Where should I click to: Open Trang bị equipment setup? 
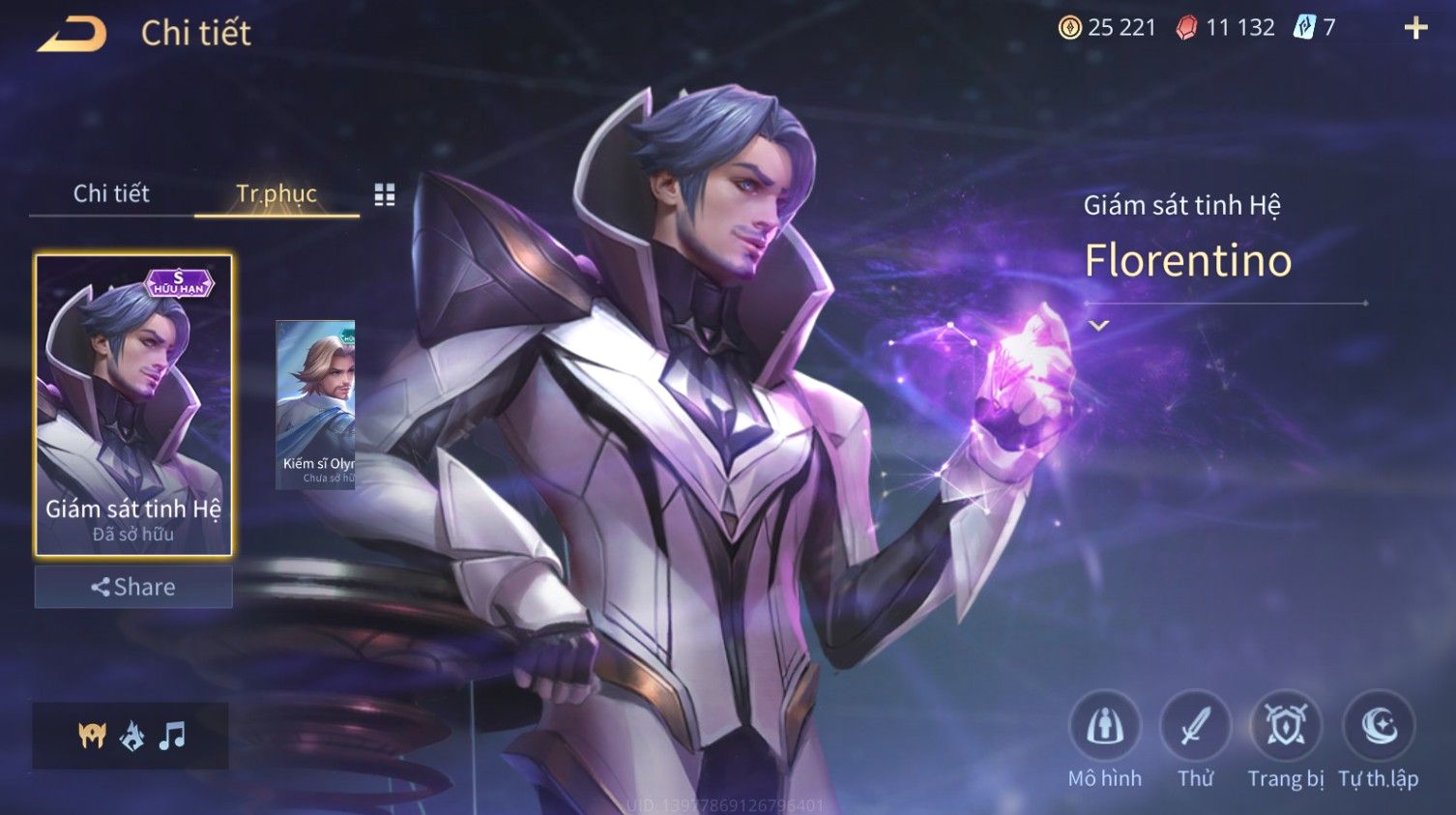click(x=1286, y=727)
